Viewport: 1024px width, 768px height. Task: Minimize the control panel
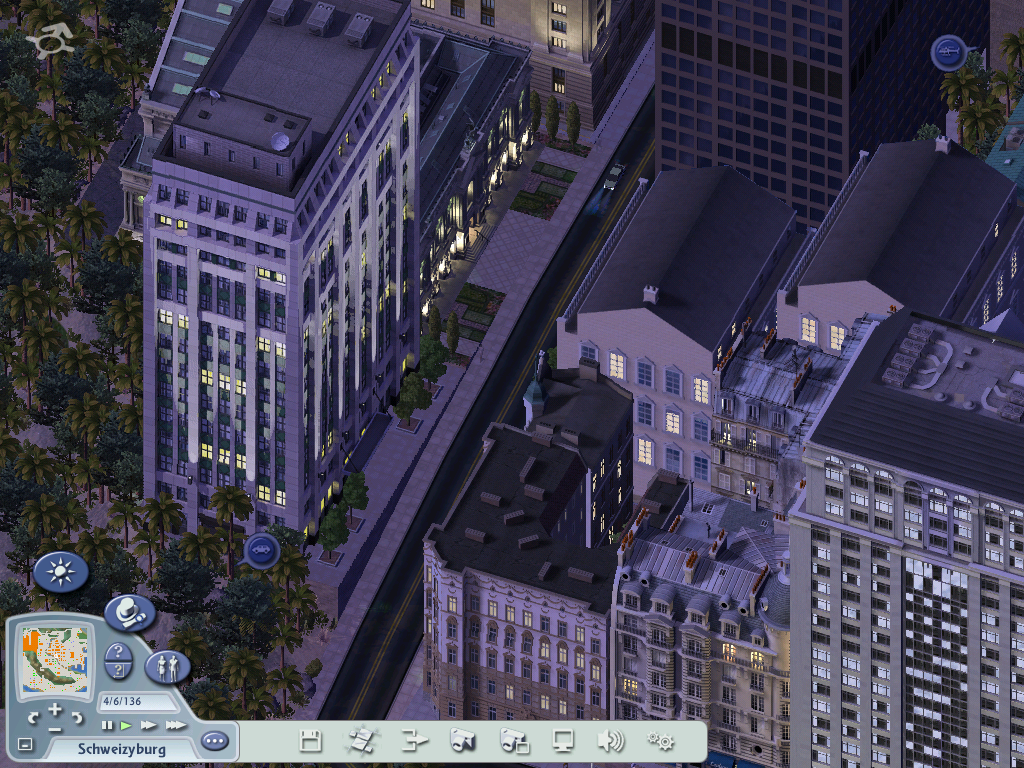[x=26, y=744]
